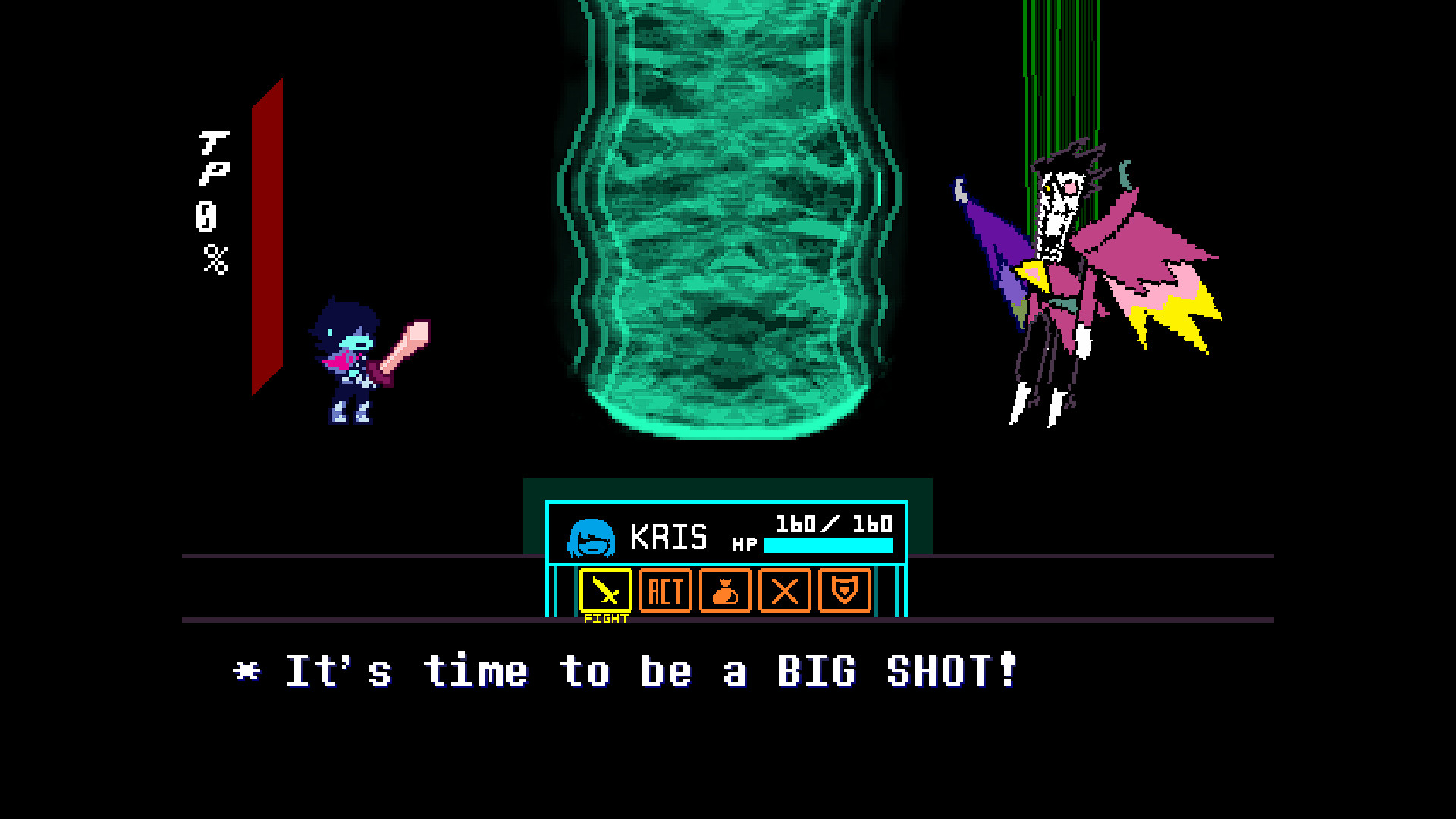This screenshot has height=819, width=1456.
Task: Switch focus to the KRIS party tab
Action: pos(670,537)
